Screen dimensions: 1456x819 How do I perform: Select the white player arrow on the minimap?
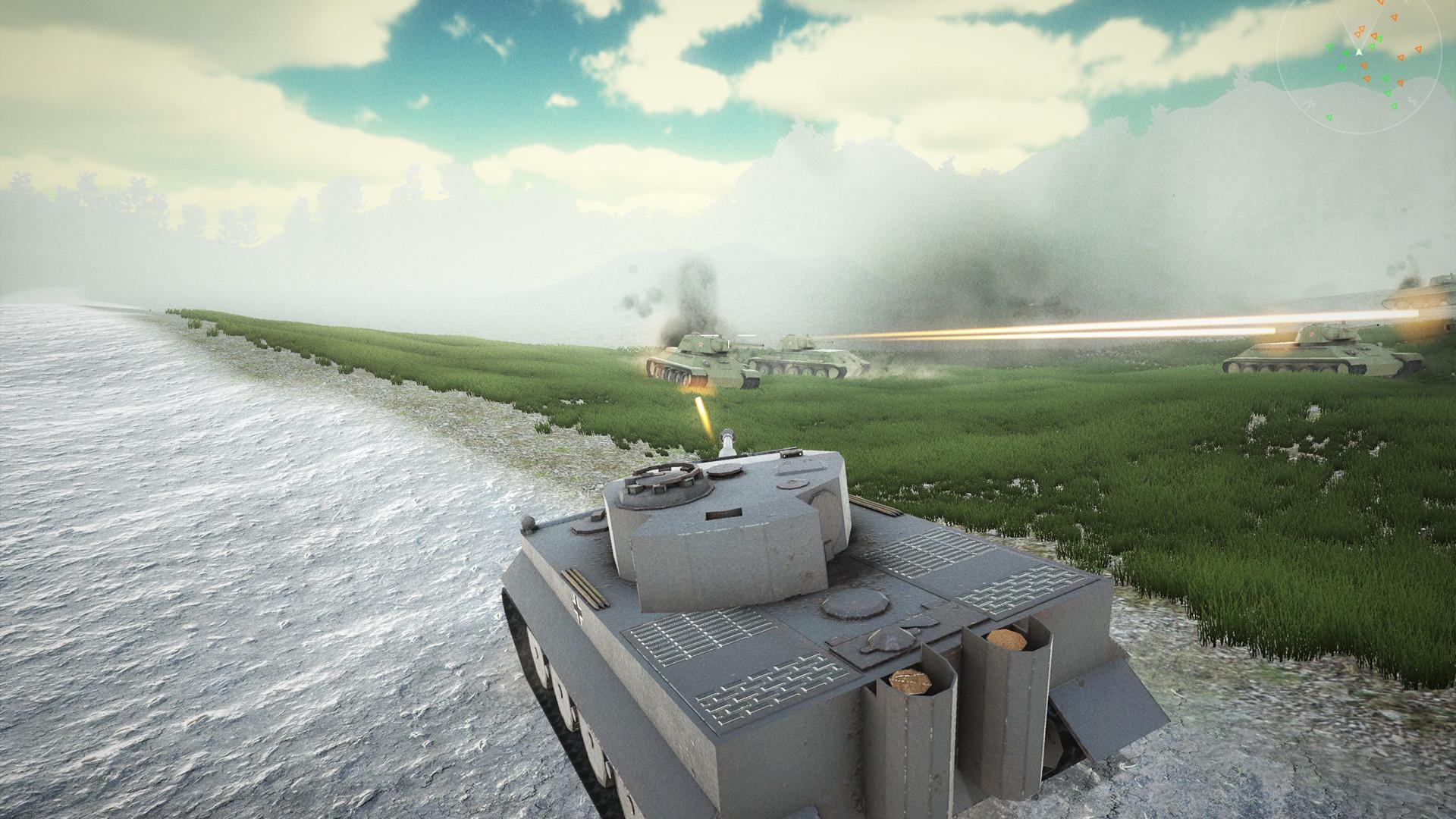1359,52
